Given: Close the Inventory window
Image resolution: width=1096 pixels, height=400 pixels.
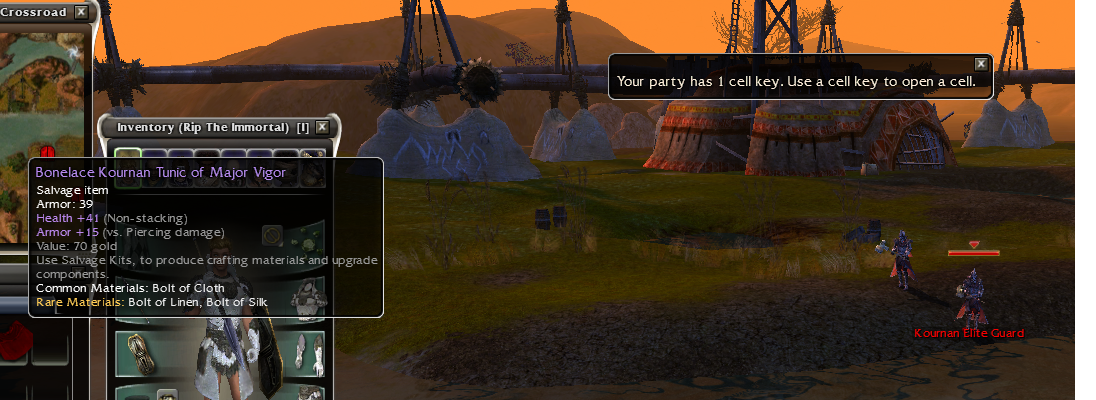Looking at the screenshot, I should point(322,127).
